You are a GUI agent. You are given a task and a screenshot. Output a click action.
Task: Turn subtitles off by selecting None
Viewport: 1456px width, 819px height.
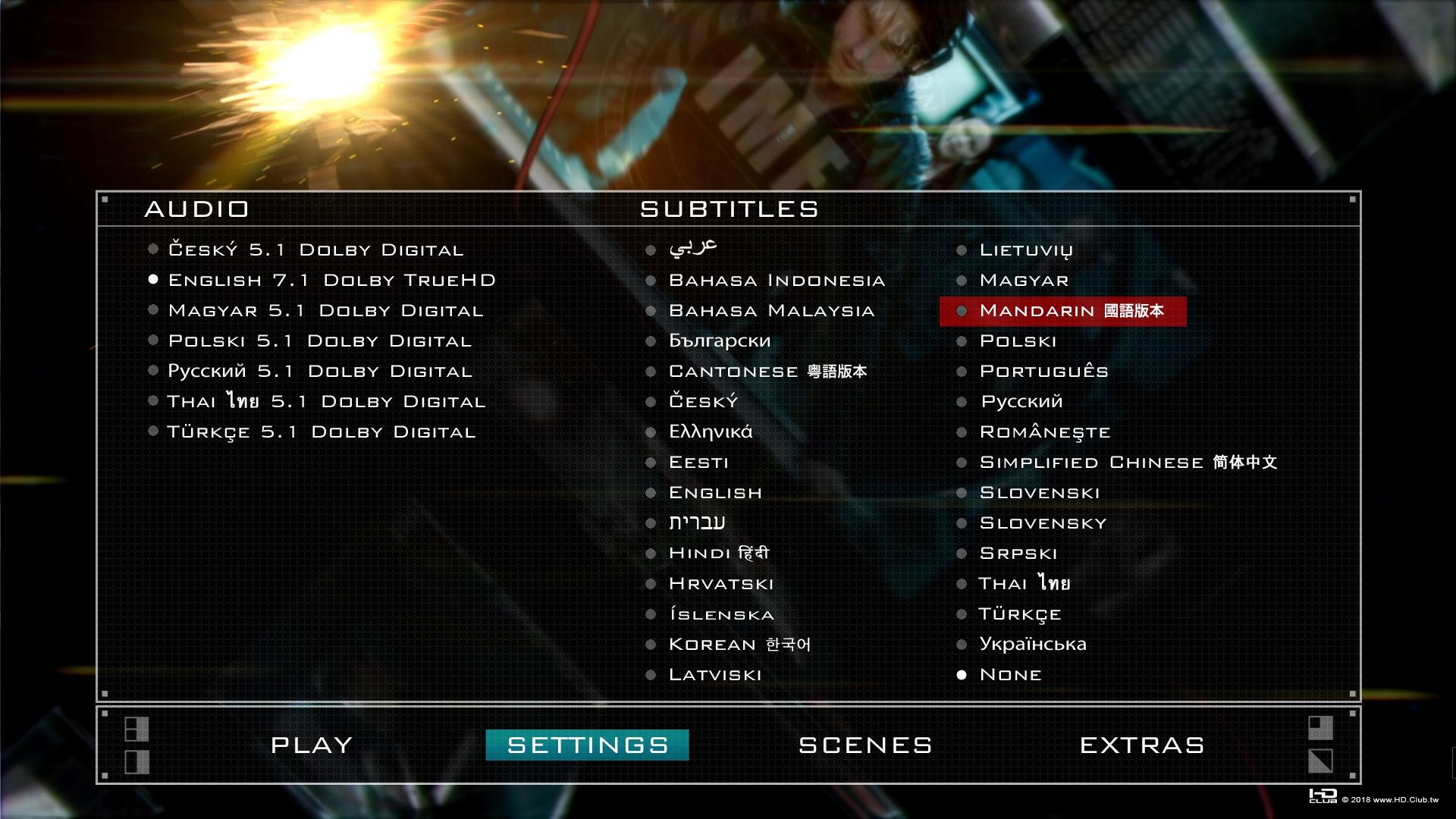coord(1009,673)
